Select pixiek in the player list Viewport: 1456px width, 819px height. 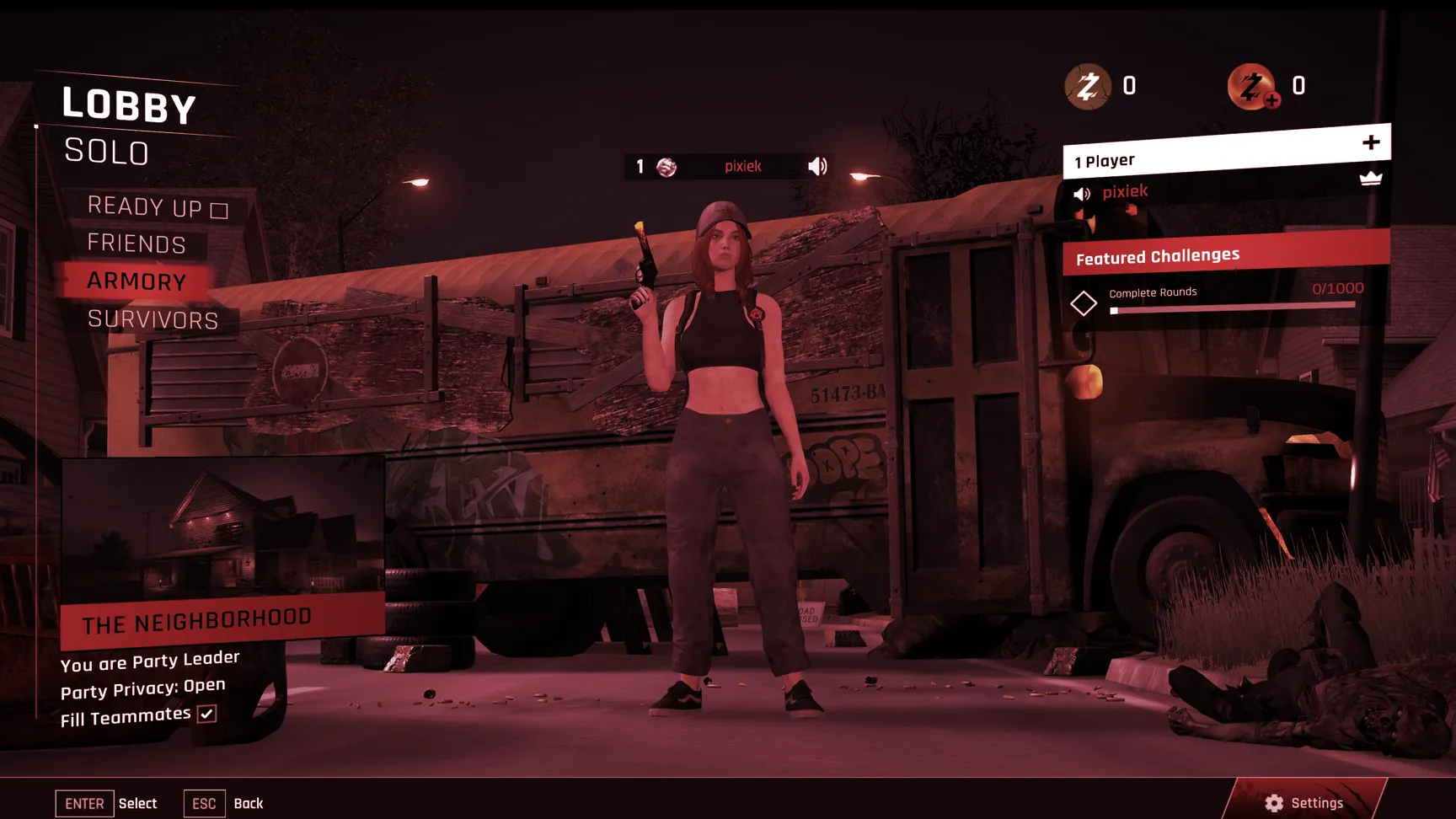tap(1125, 192)
